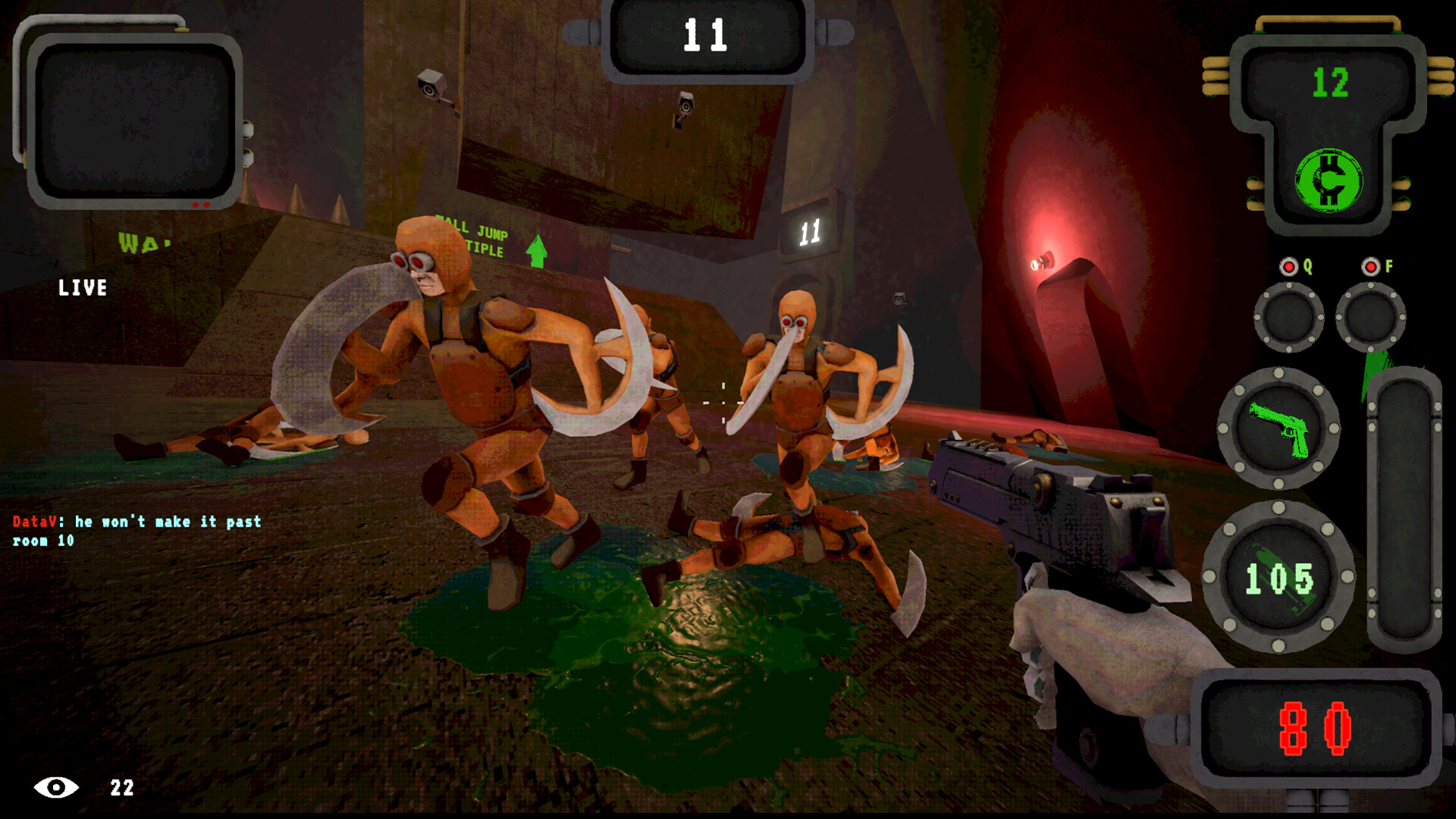Click the spectator monitor screen top-left

(x=133, y=121)
